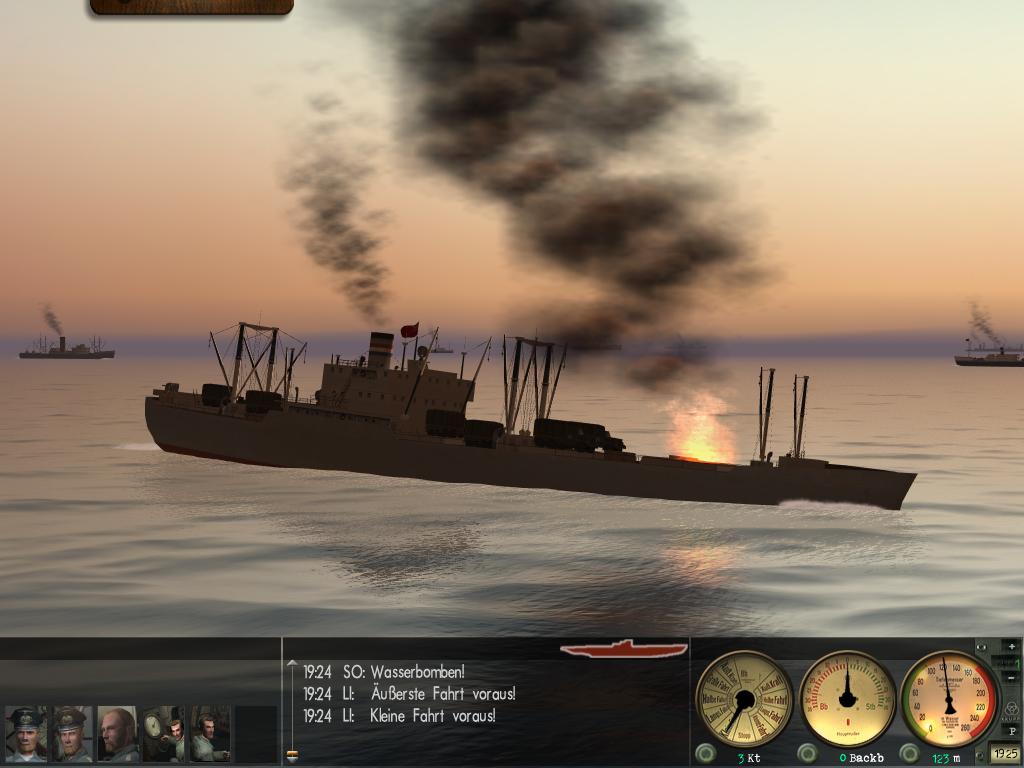Select the crewman portrait beside the wall gauge
Image resolution: width=1024 pixels, height=768 pixels.
pos(163,734)
